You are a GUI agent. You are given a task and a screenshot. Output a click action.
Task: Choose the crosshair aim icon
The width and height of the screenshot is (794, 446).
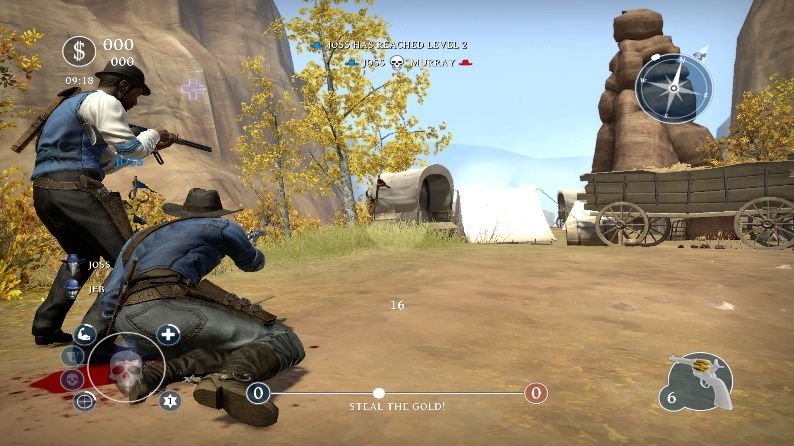84,402
